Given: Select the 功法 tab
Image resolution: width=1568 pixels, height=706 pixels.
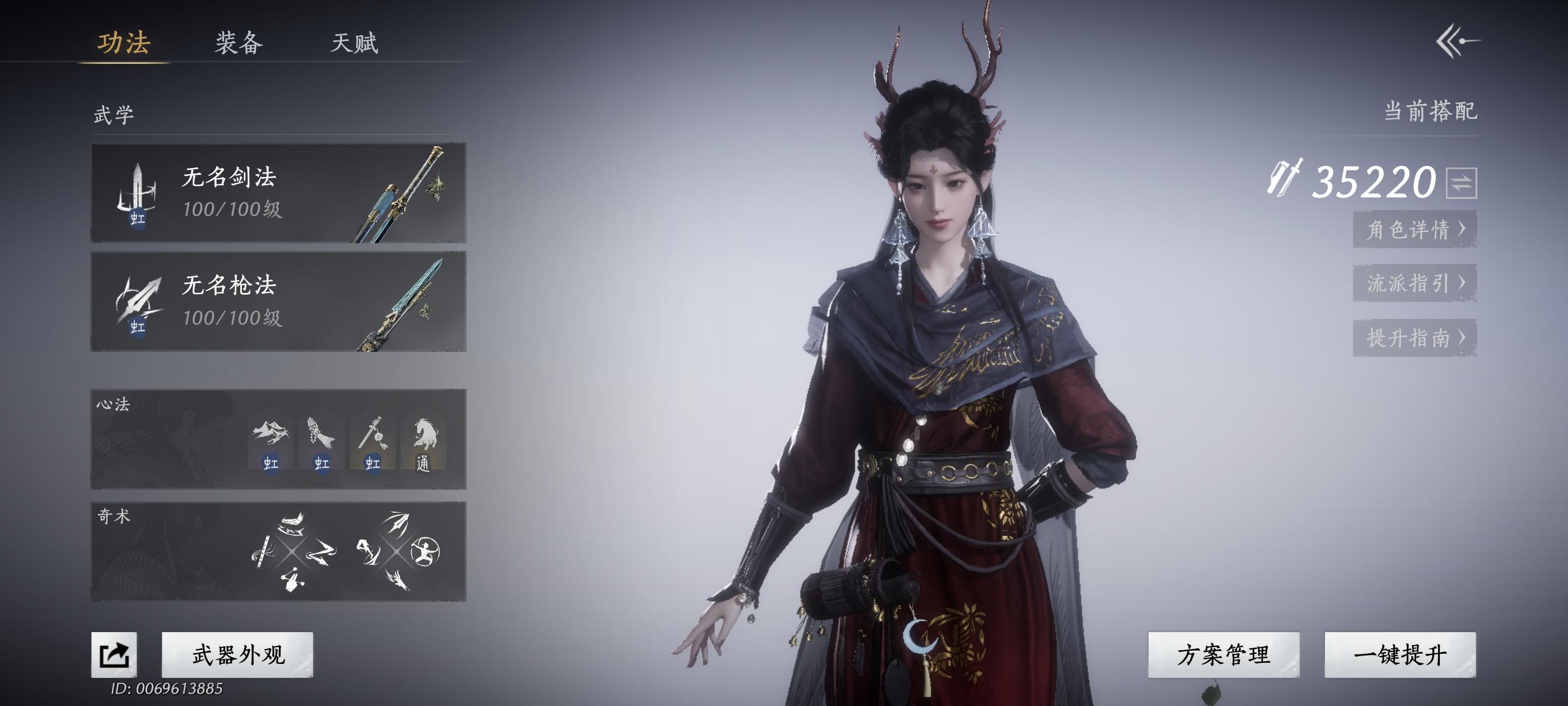Looking at the screenshot, I should click(124, 43).
